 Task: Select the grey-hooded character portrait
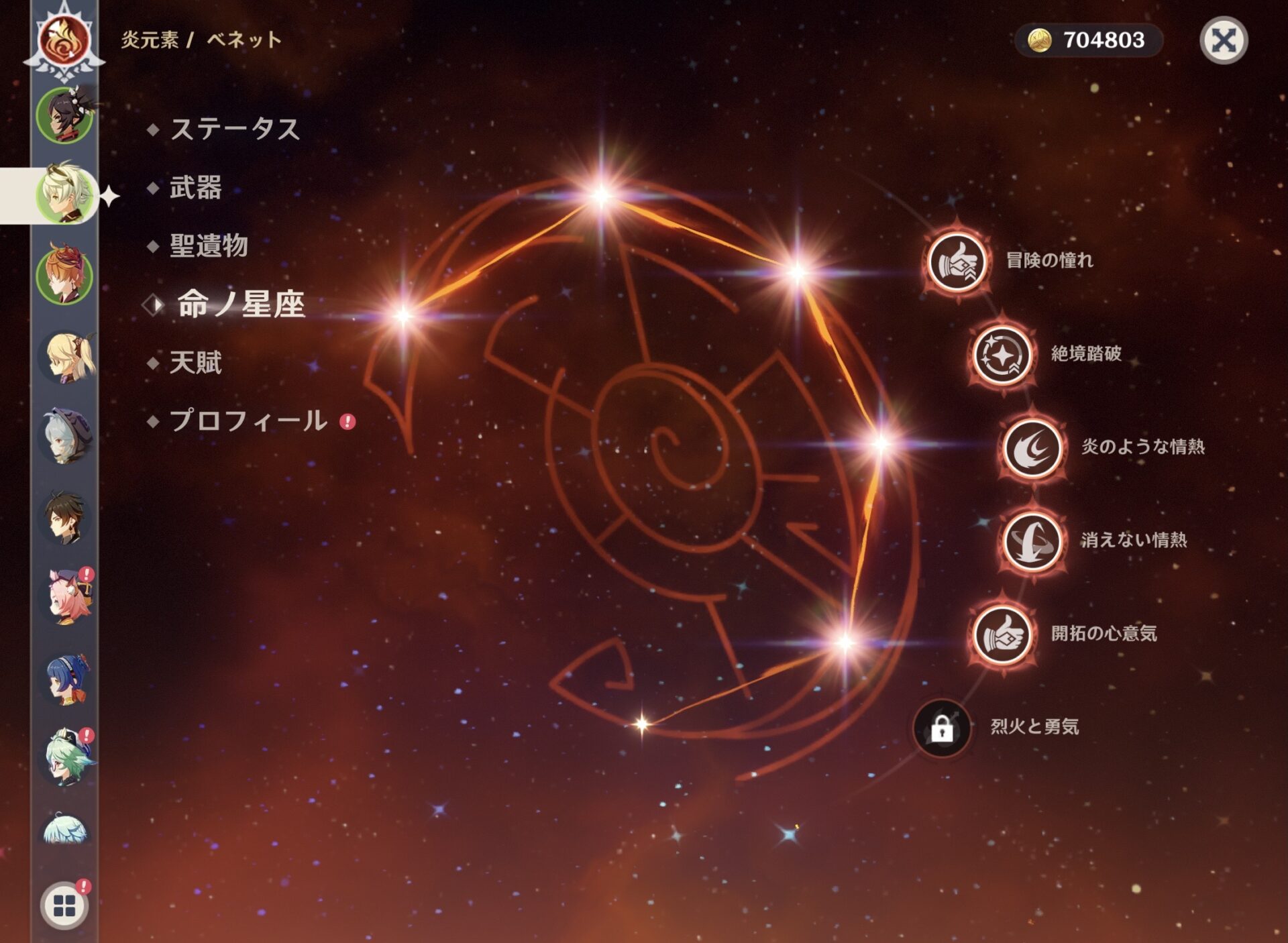pos(64,437)
